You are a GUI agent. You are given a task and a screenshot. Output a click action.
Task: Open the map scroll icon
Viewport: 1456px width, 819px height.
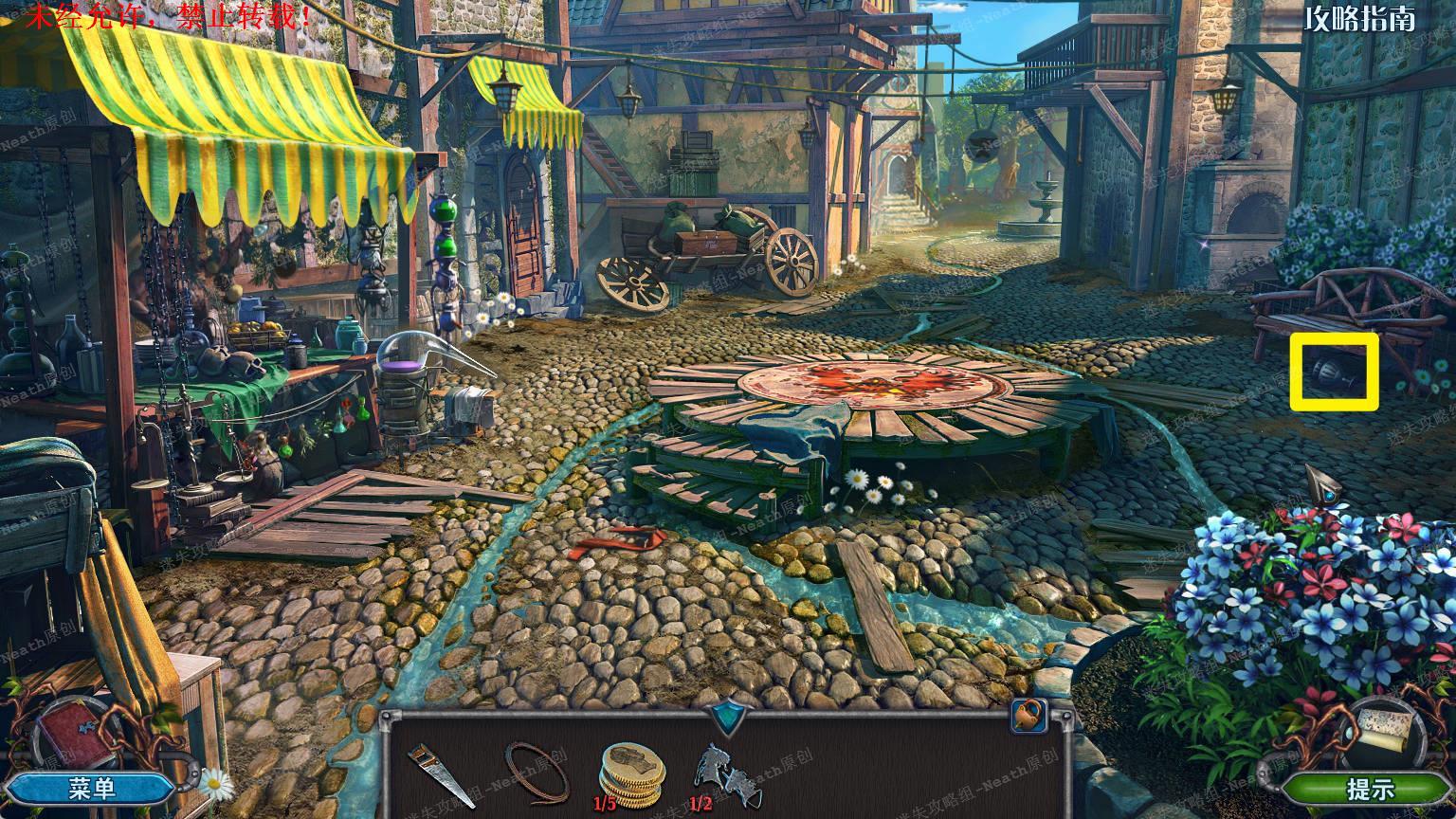pyautogui.click(x=1386, y=729)
